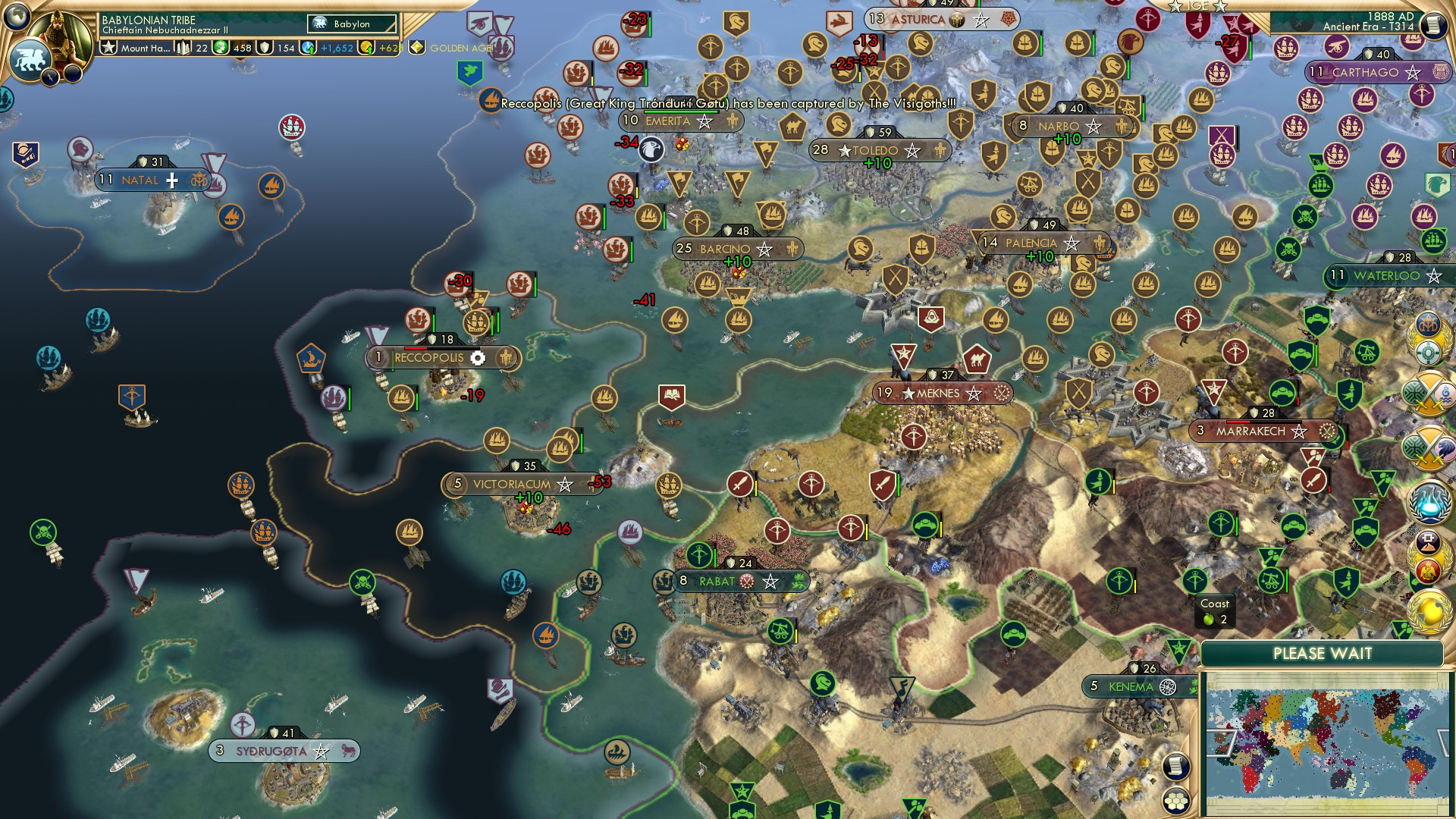The image size is (1456, 819).
Task: Click a crossed-swords war declaration notification
Action: (x=1429, y=394)
